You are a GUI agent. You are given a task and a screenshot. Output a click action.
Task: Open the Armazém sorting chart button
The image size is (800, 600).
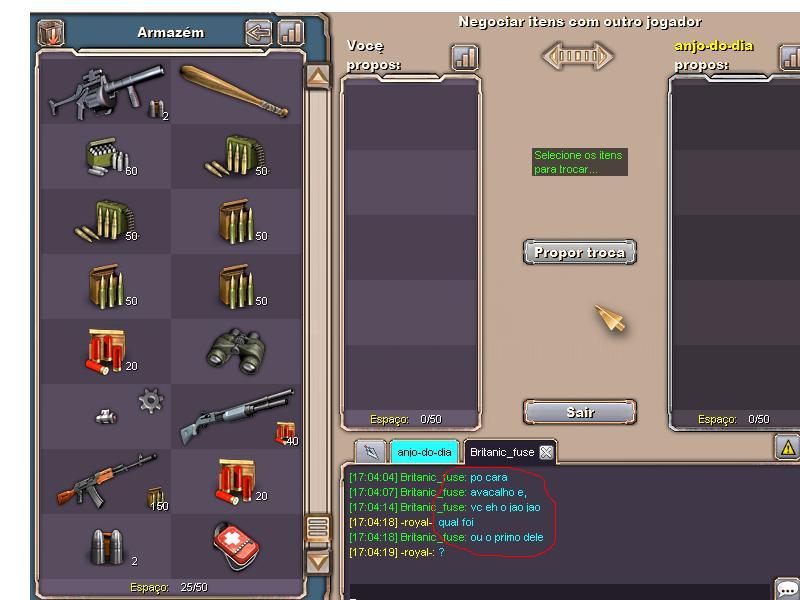tap(290, 33)
